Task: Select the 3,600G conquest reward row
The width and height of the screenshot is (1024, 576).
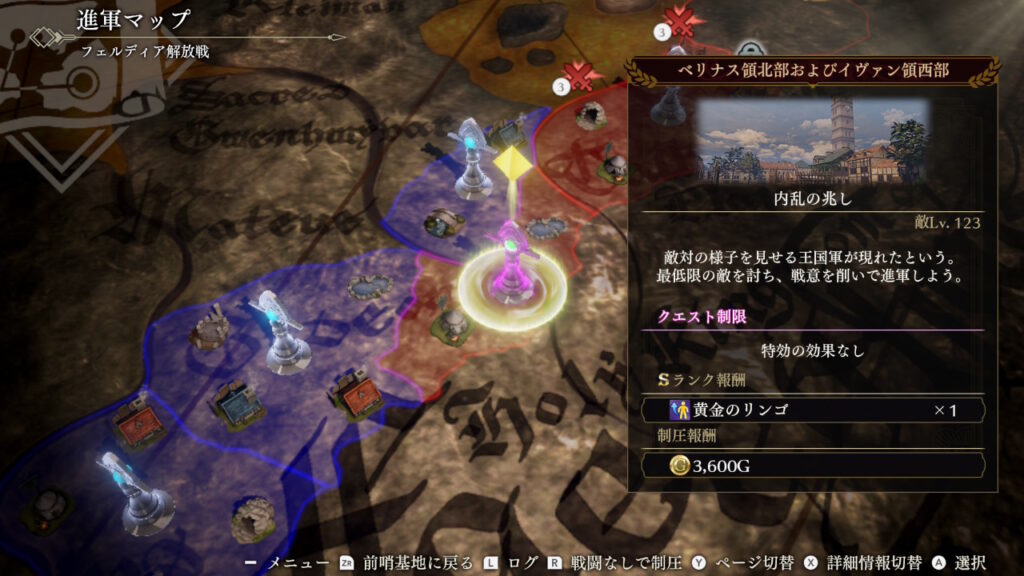Action: pos(812,465)
